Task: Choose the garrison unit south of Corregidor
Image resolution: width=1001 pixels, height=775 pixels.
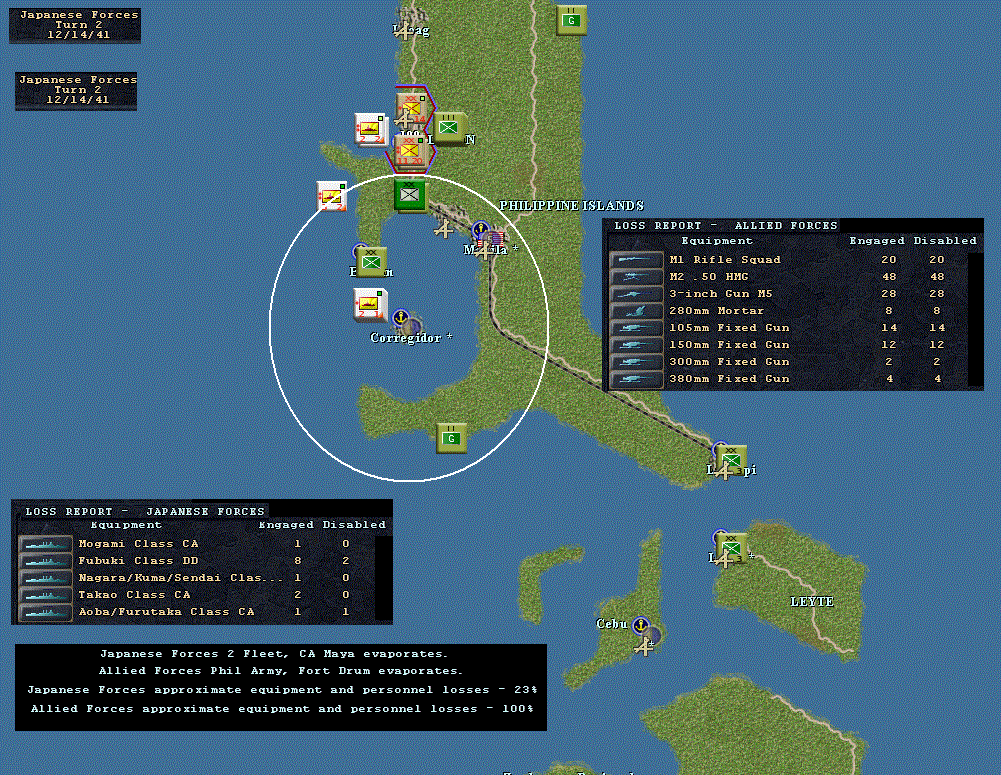Action: [452, 437]
